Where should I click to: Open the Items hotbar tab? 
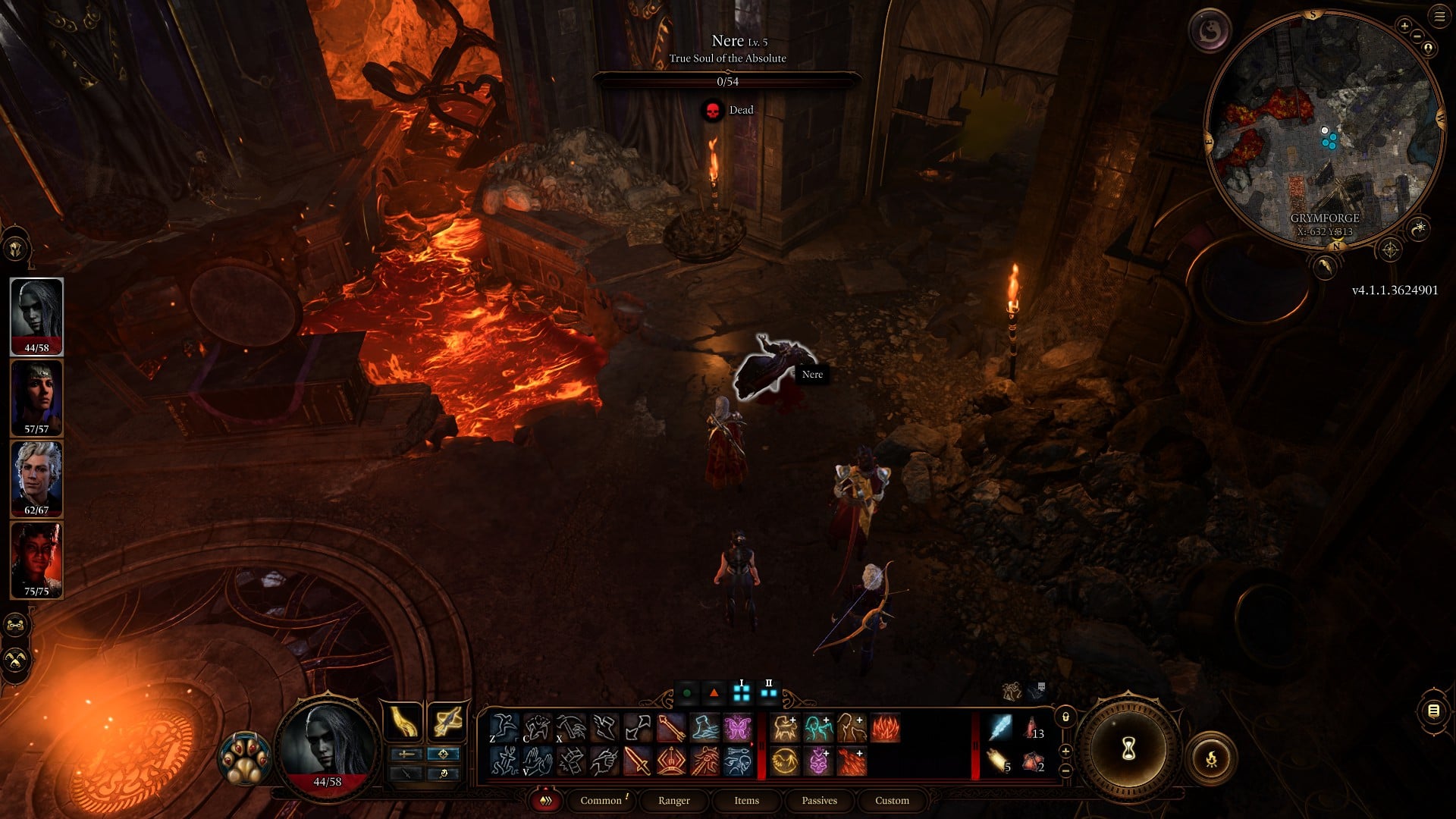pos(747,801)
